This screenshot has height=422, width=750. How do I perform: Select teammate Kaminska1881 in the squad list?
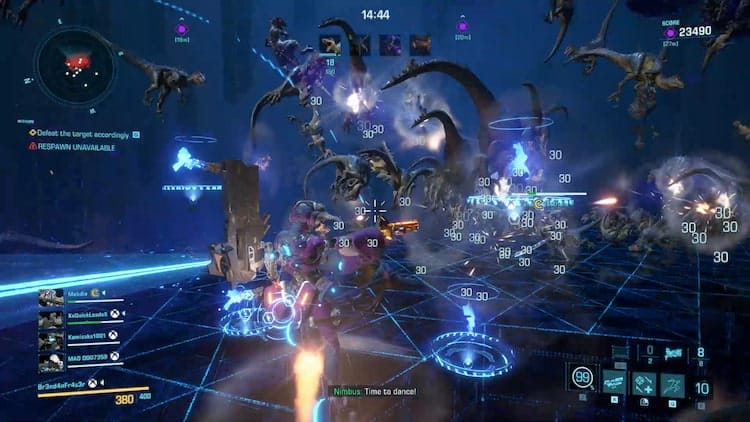81,334
